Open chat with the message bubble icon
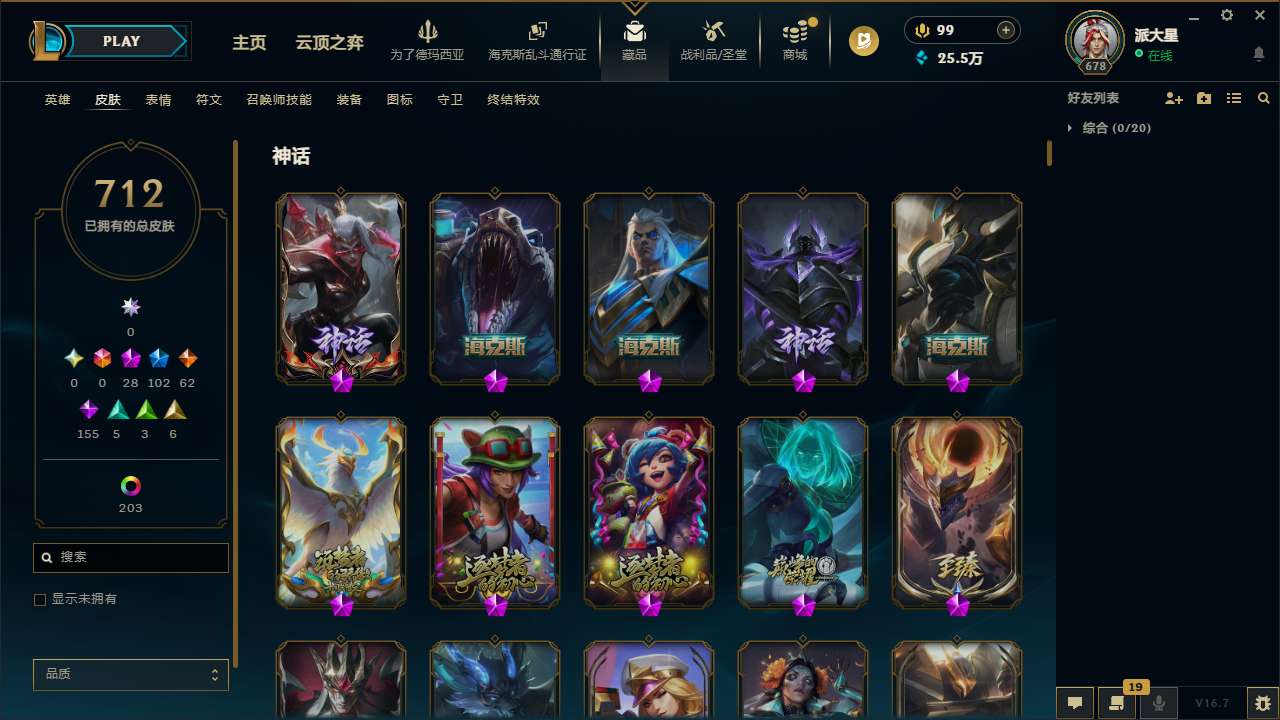1280x720 pixels. click(x=1074, y=703)
